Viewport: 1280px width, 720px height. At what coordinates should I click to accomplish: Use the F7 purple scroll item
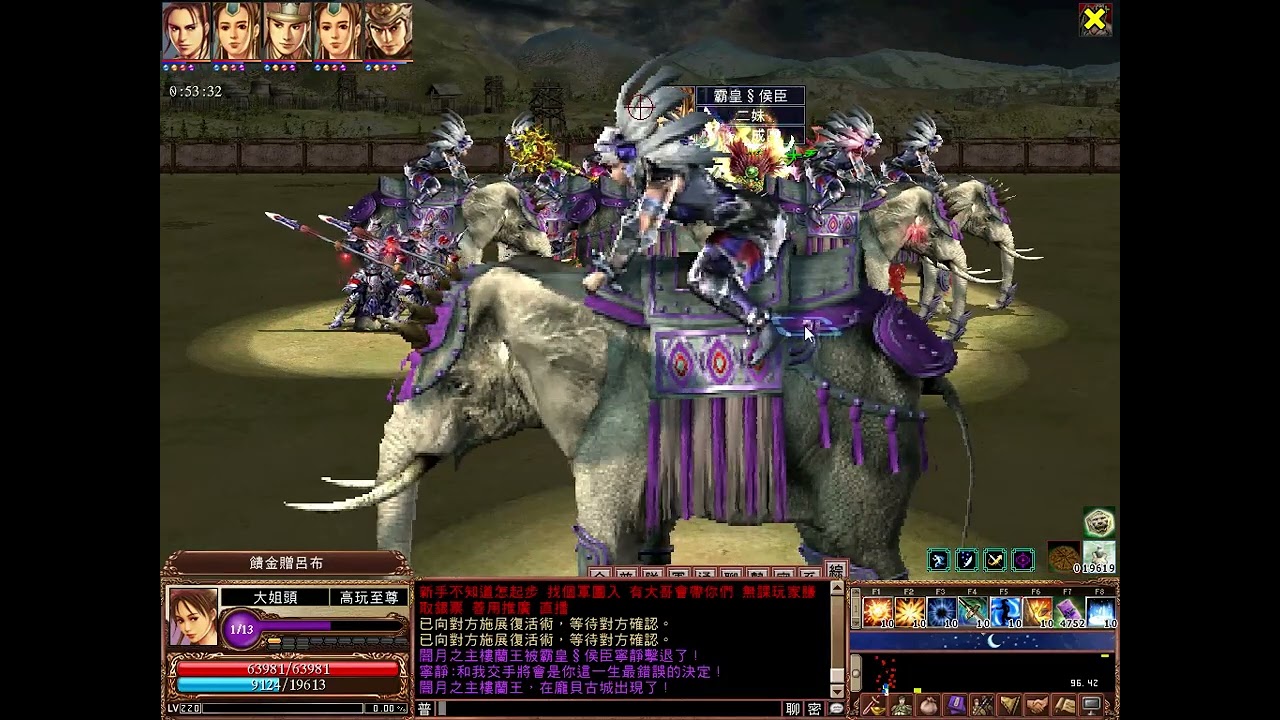[1069, 611]
